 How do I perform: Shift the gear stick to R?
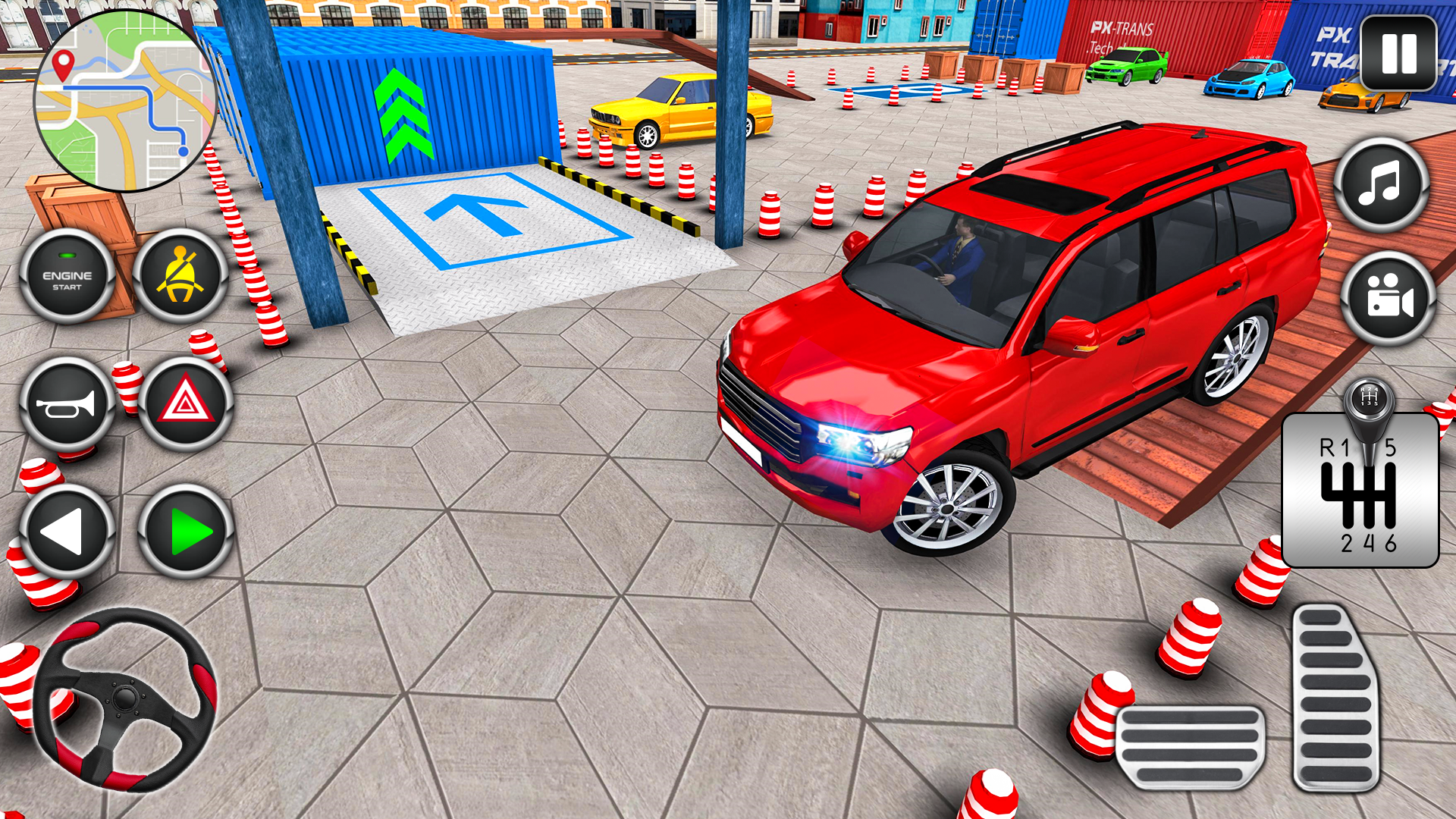[x=1327, y=448]
